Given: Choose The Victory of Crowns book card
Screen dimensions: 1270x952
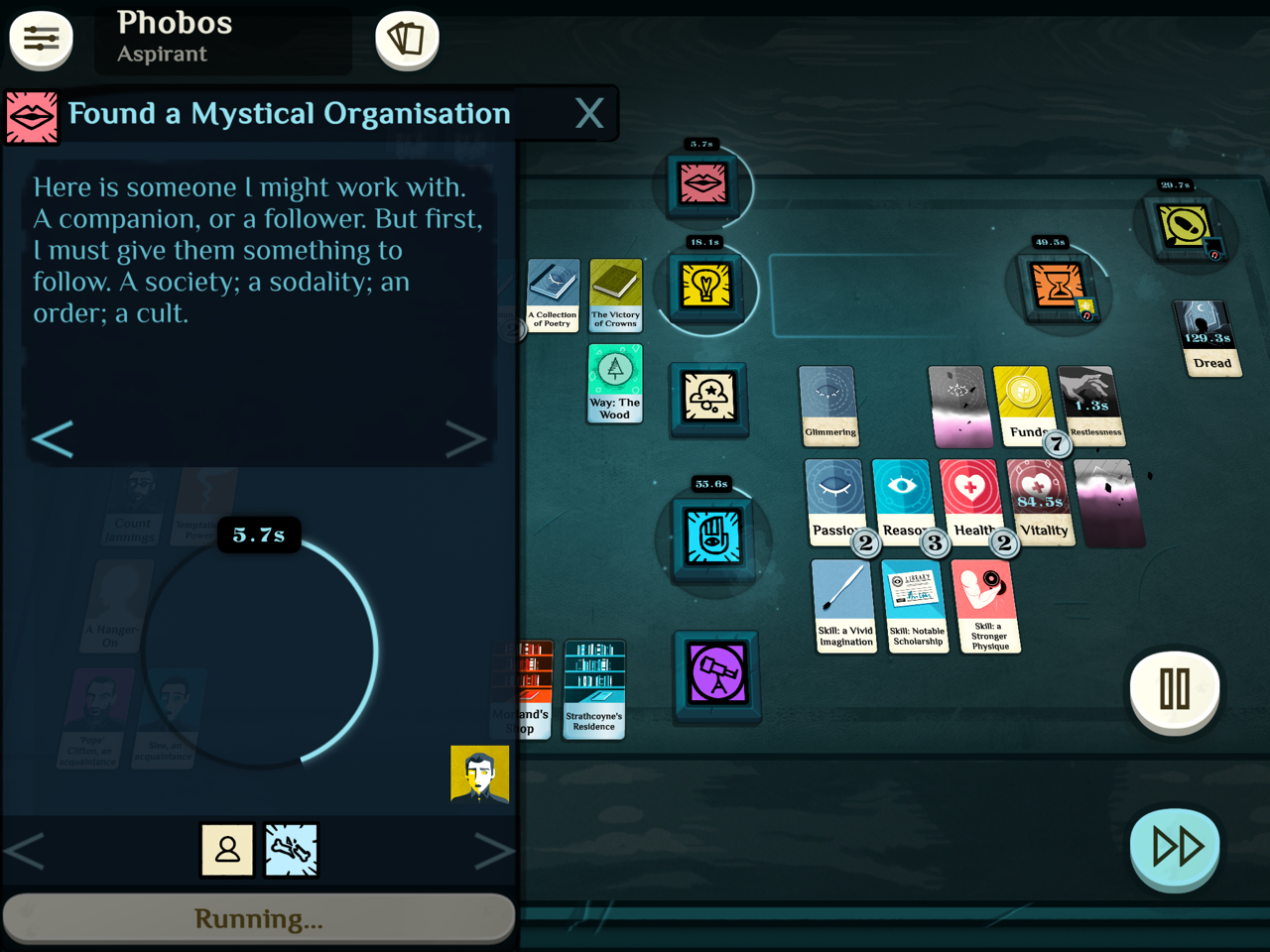Looking at the screenshot, I should [x=615, y=295].
